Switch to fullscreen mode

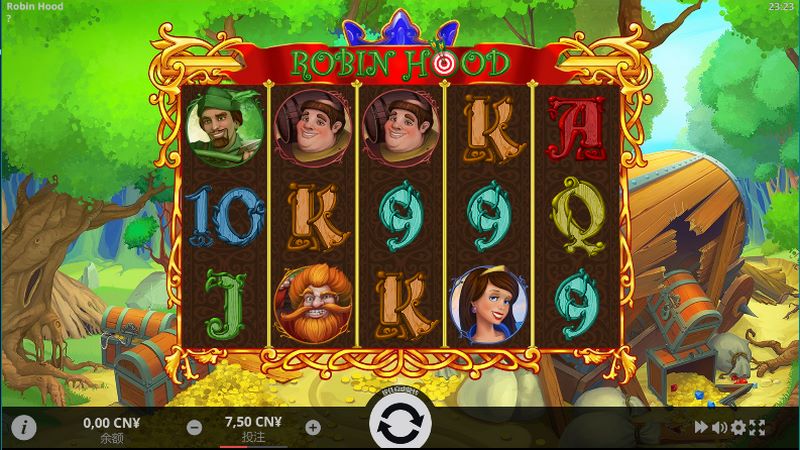pos(757,428)
